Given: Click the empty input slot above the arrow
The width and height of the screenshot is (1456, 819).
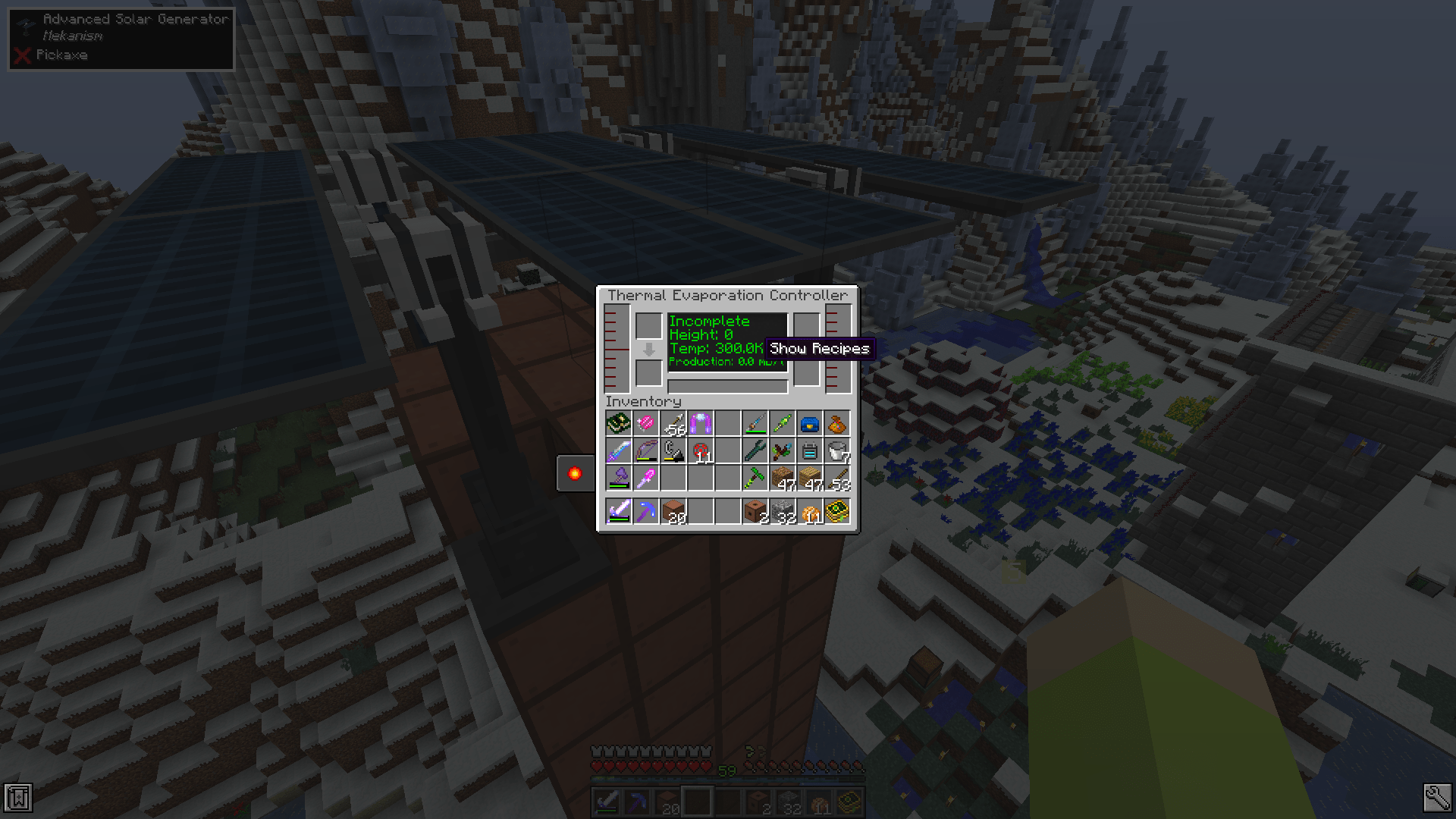Looking at the screenshot, I should click(x=650, y=325).
